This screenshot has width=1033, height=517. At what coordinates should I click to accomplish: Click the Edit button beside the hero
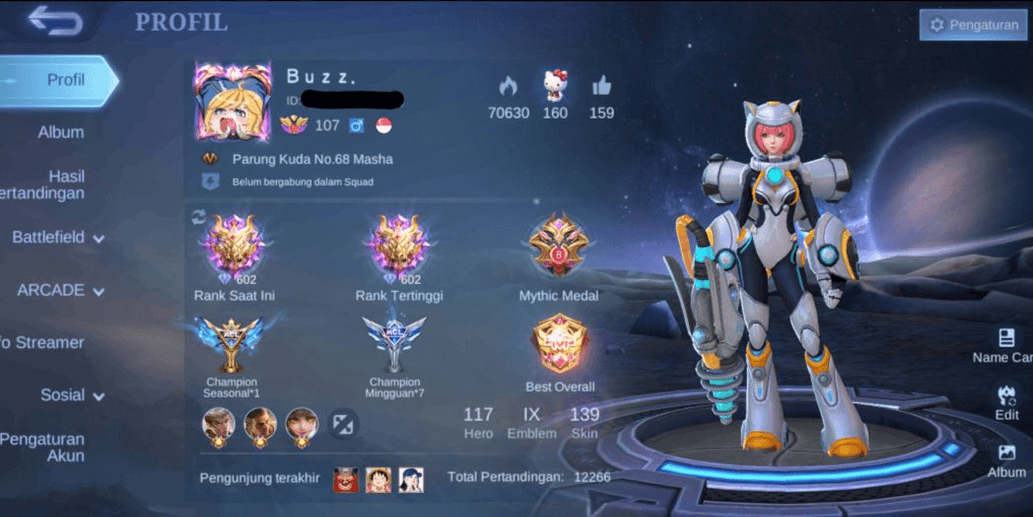click(x=1006, y=402)
